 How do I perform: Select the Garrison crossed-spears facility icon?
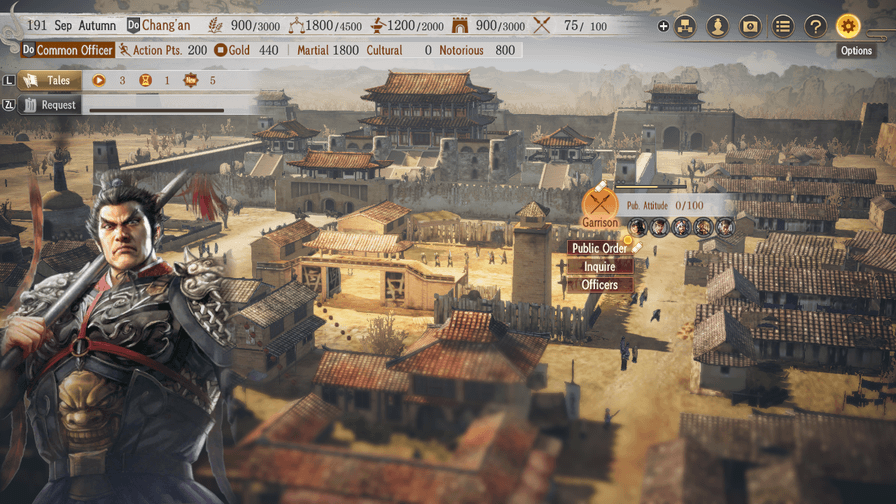point(599,204)
